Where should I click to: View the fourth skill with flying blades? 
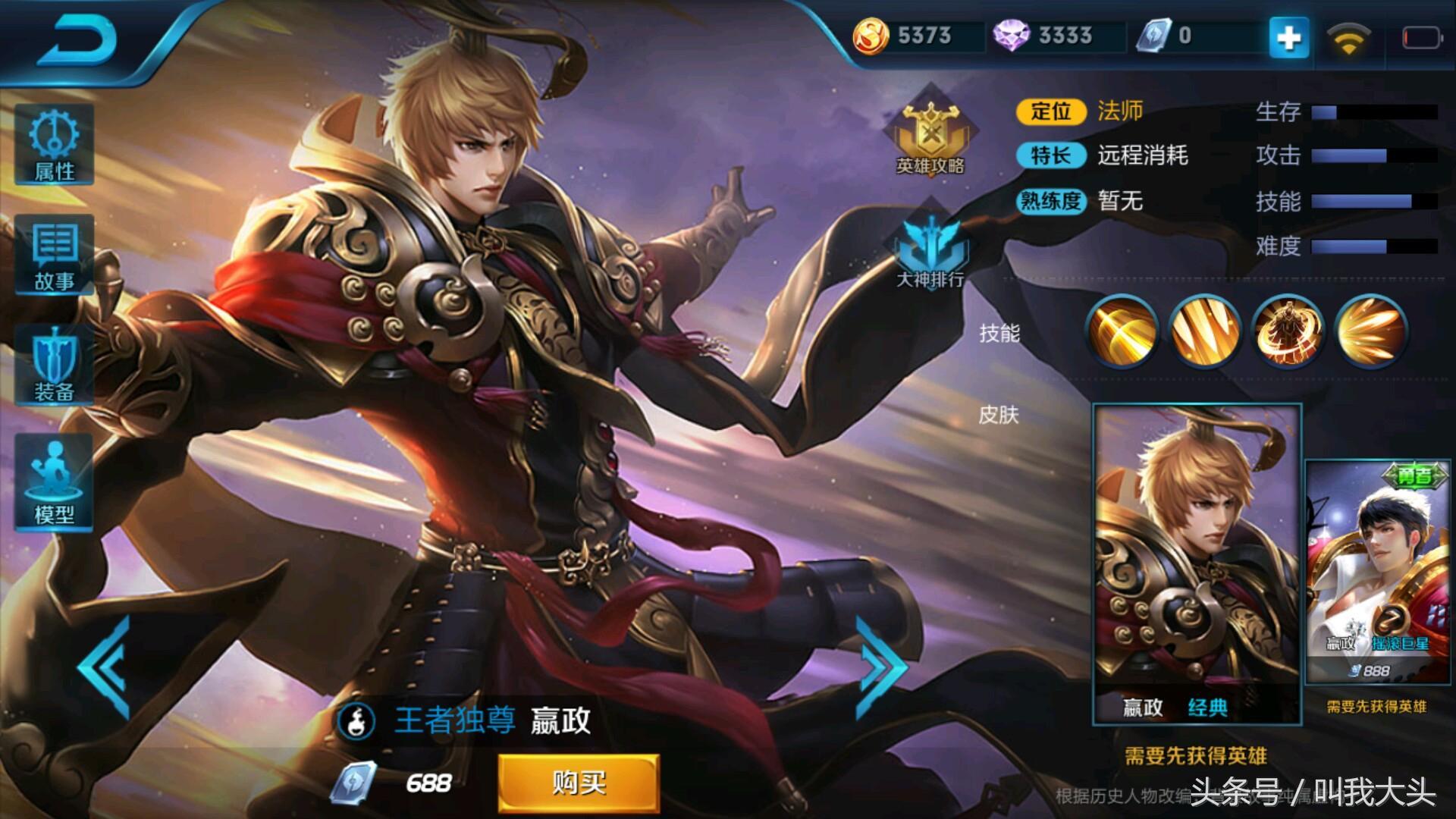coord(1370,331)
